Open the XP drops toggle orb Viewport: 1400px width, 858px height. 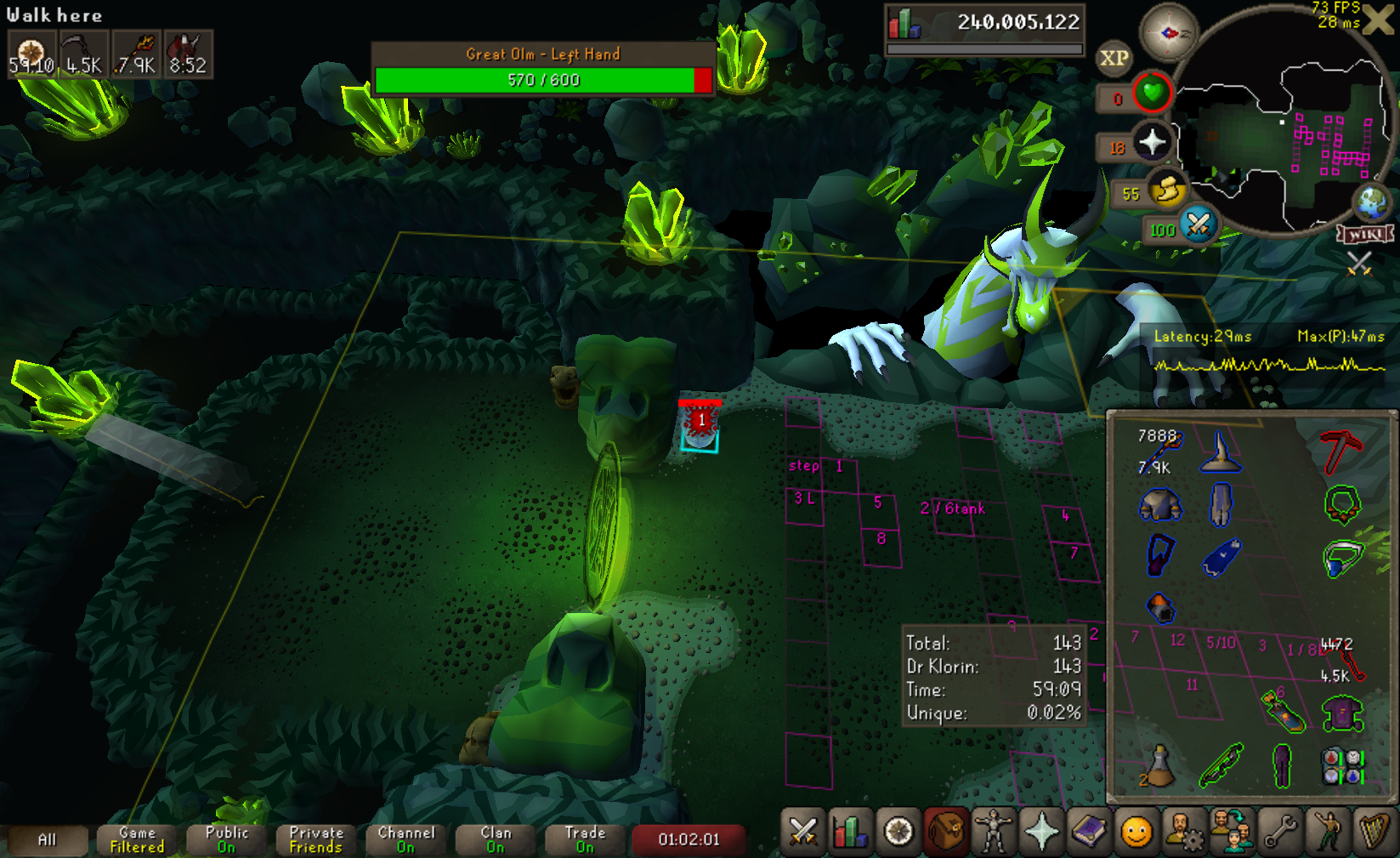coord(1114,59)
